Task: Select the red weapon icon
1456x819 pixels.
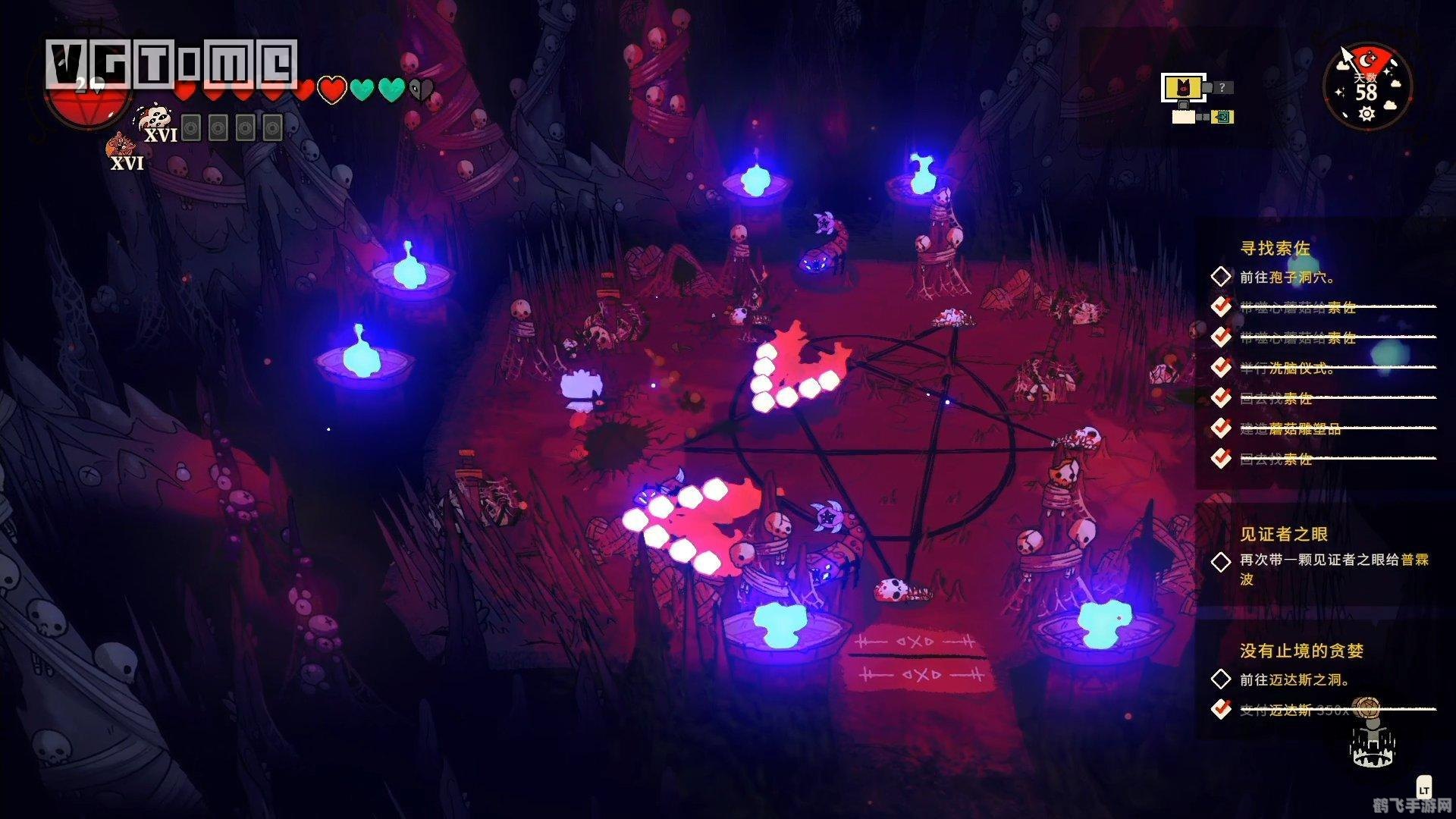Action: (121, 146)
